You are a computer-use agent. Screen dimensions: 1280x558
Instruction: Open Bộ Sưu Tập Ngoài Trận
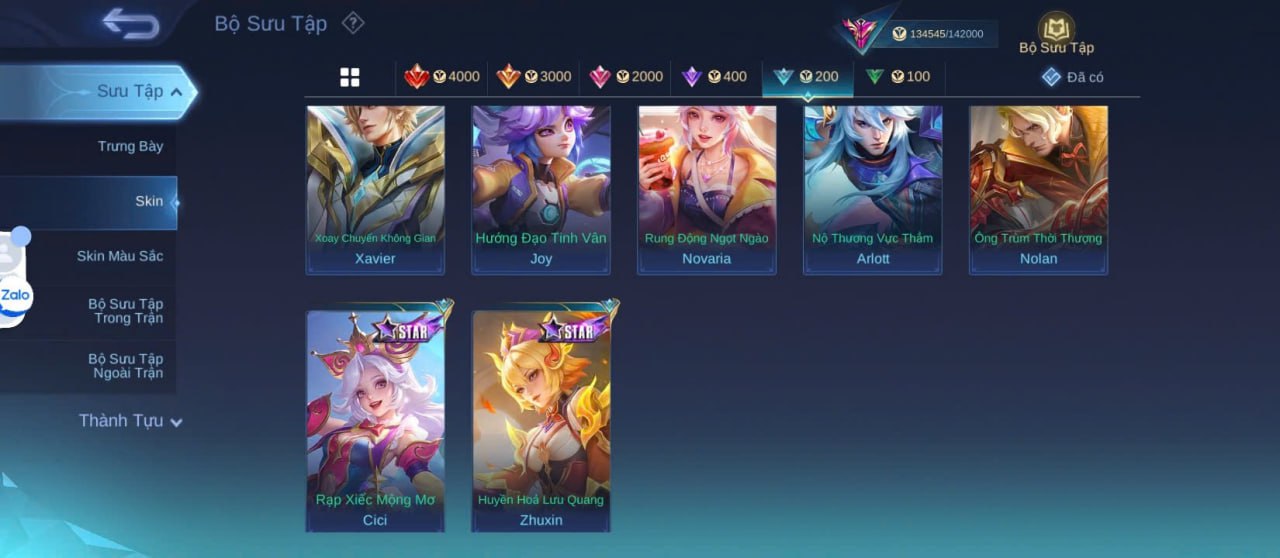[126, 366]
